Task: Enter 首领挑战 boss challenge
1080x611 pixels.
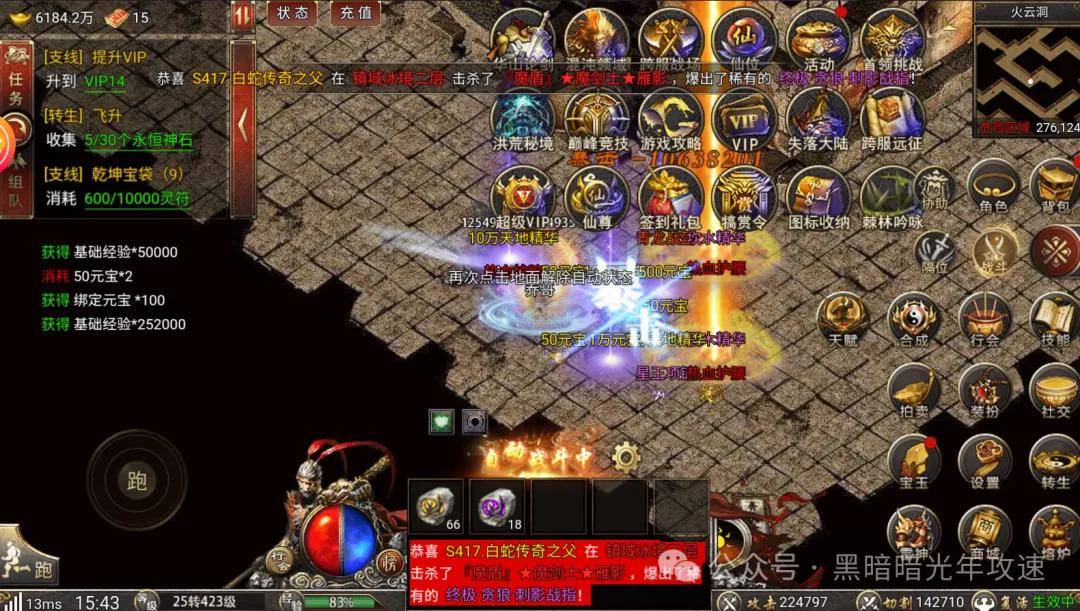Action: pyautogui.click(x=892, y=40)
